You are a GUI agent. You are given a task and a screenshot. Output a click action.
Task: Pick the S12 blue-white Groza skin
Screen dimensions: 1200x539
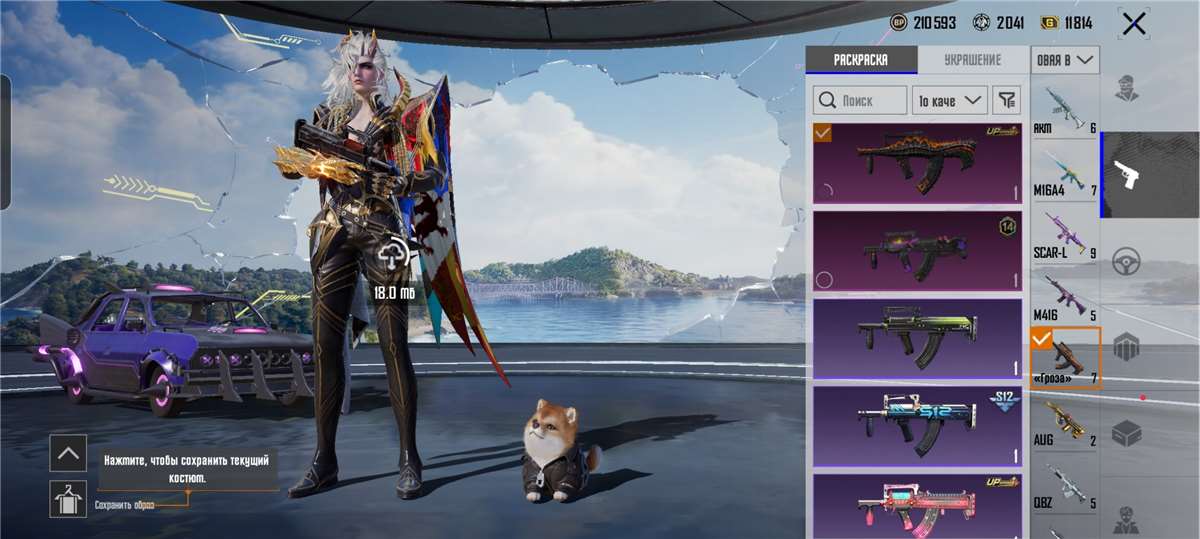coord(917,427)
